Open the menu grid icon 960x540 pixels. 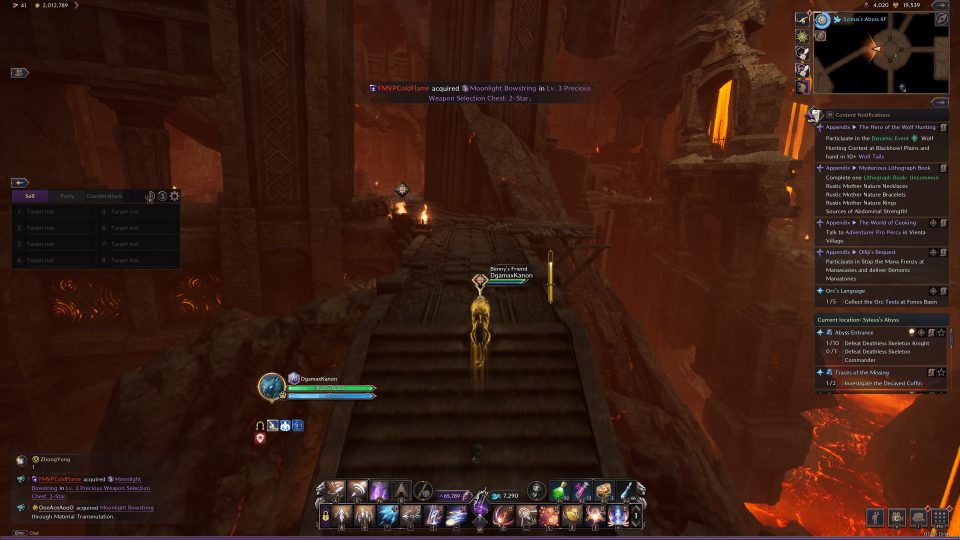coord(938,517)
